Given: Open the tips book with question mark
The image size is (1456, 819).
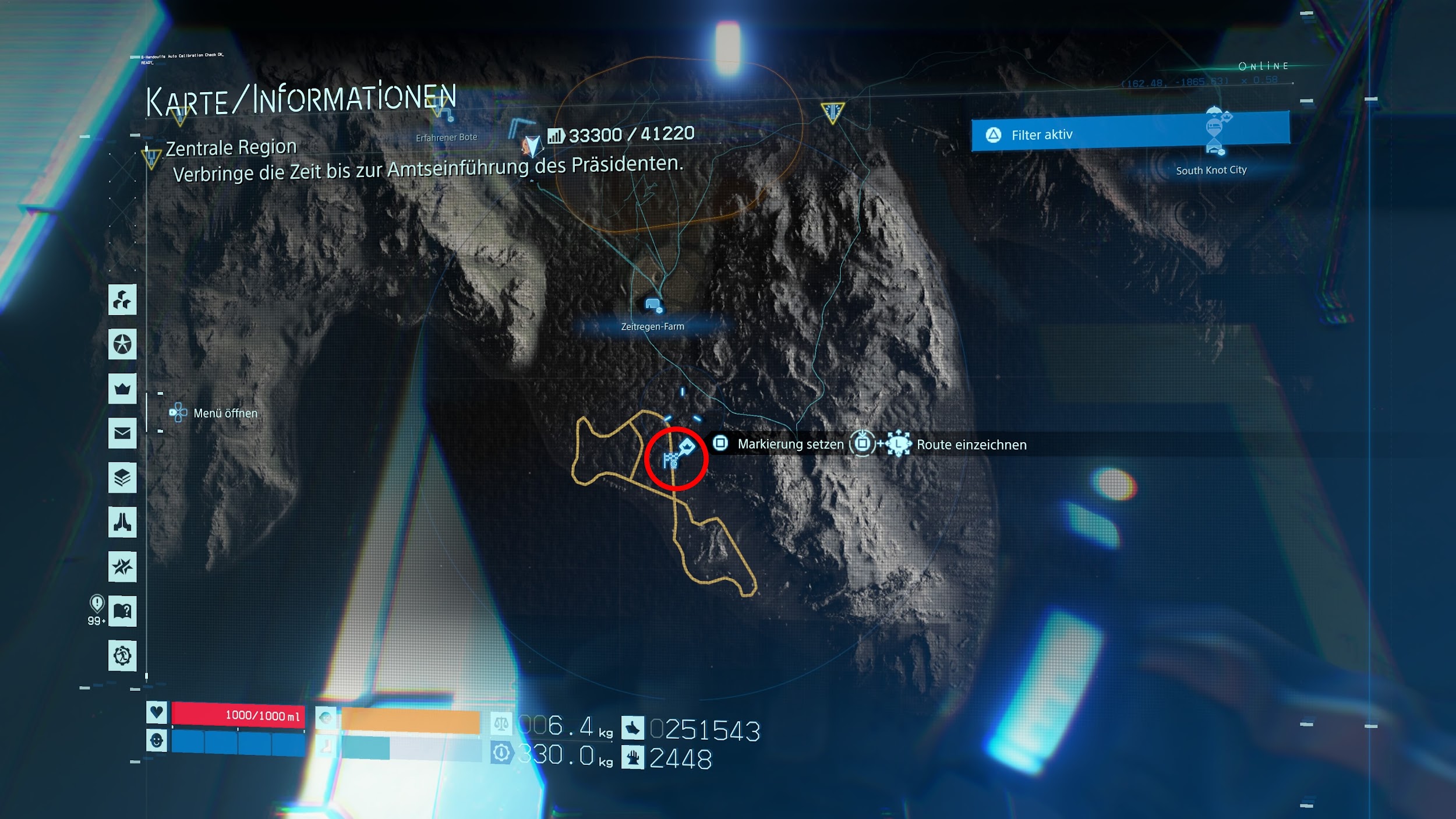Looking at the screenshot, I should point(122,611).
